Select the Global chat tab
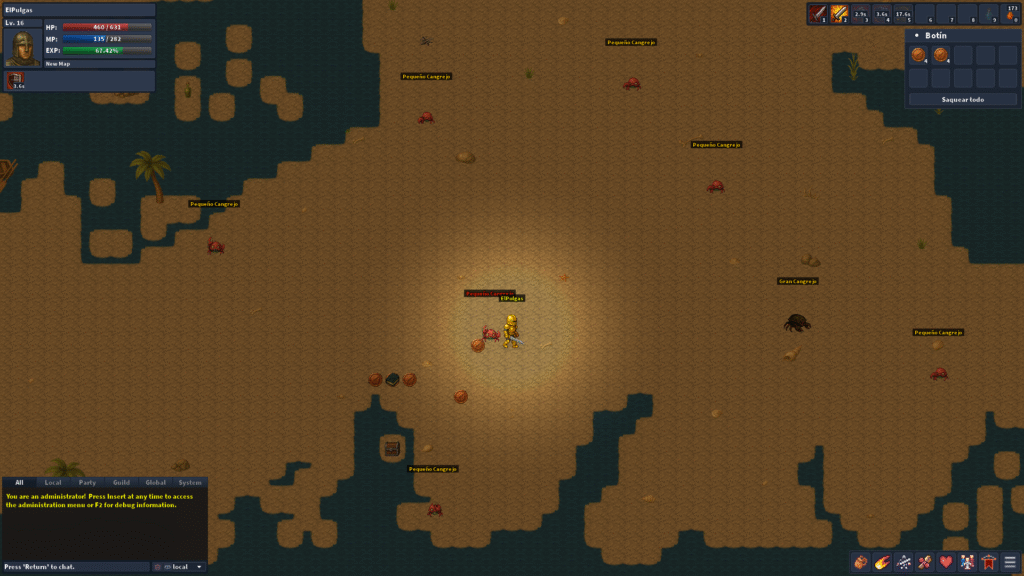 [155, 483]
